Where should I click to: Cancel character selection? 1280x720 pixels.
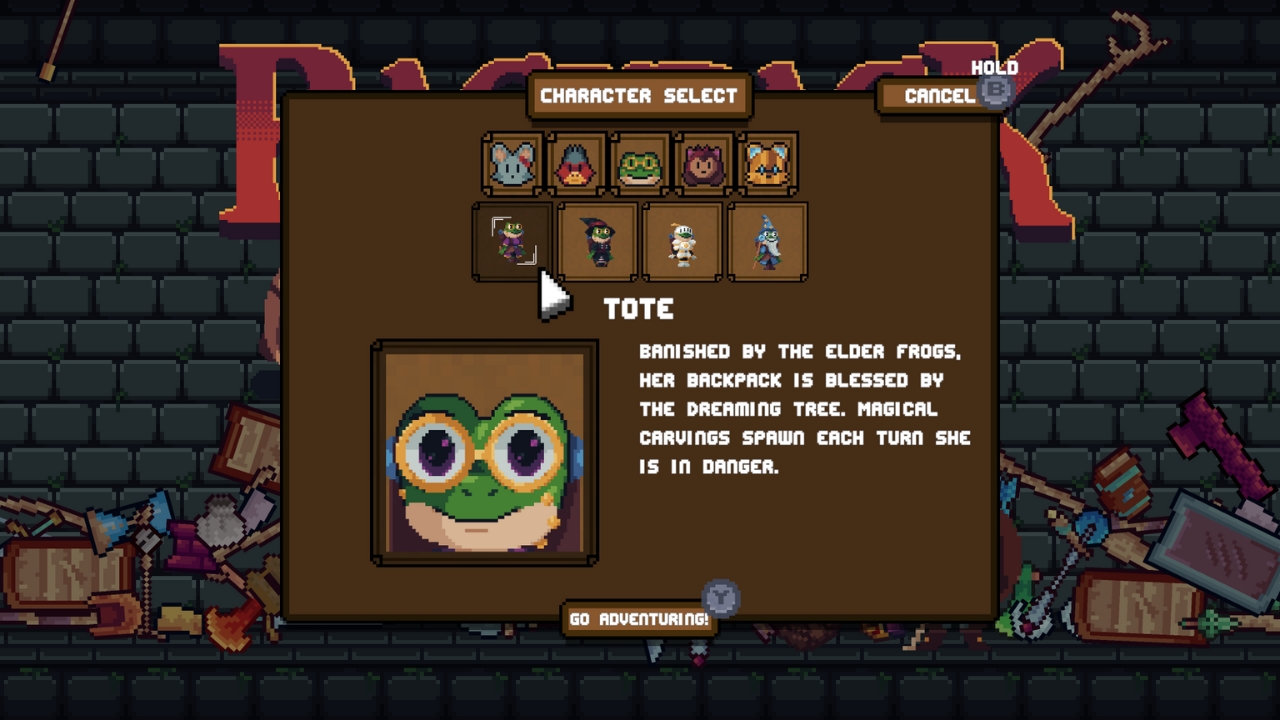pyautogui.click(x=939, y=96)
